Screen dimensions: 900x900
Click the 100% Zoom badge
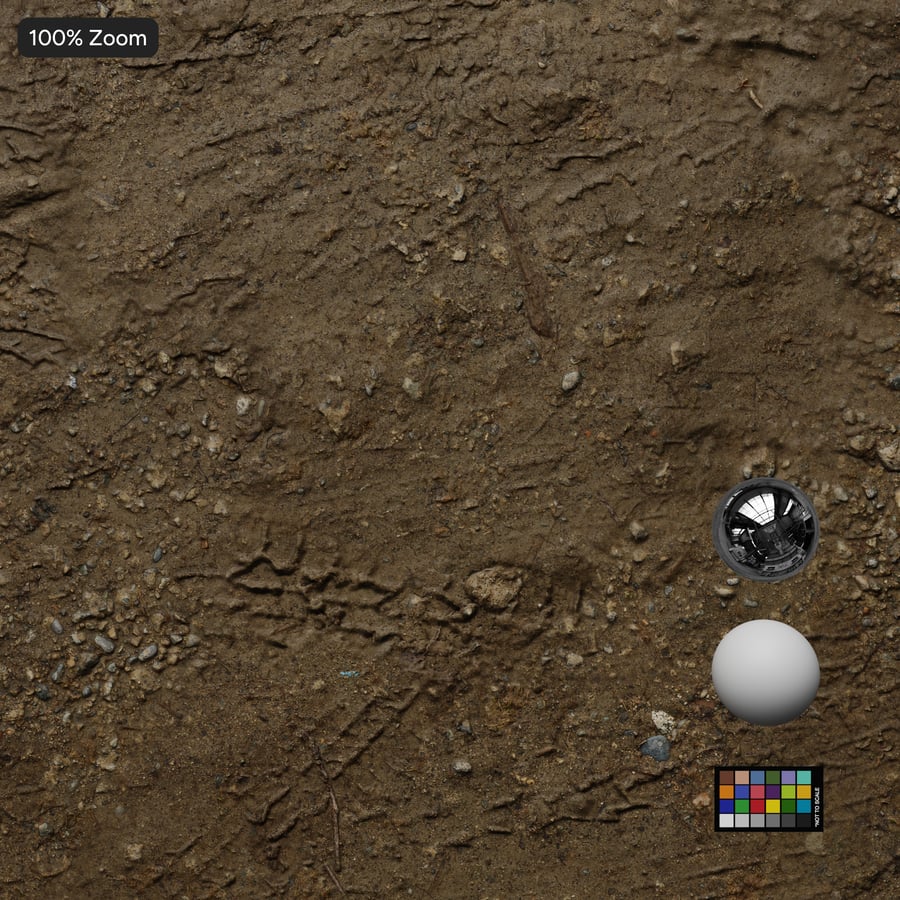tap(88, 38)
